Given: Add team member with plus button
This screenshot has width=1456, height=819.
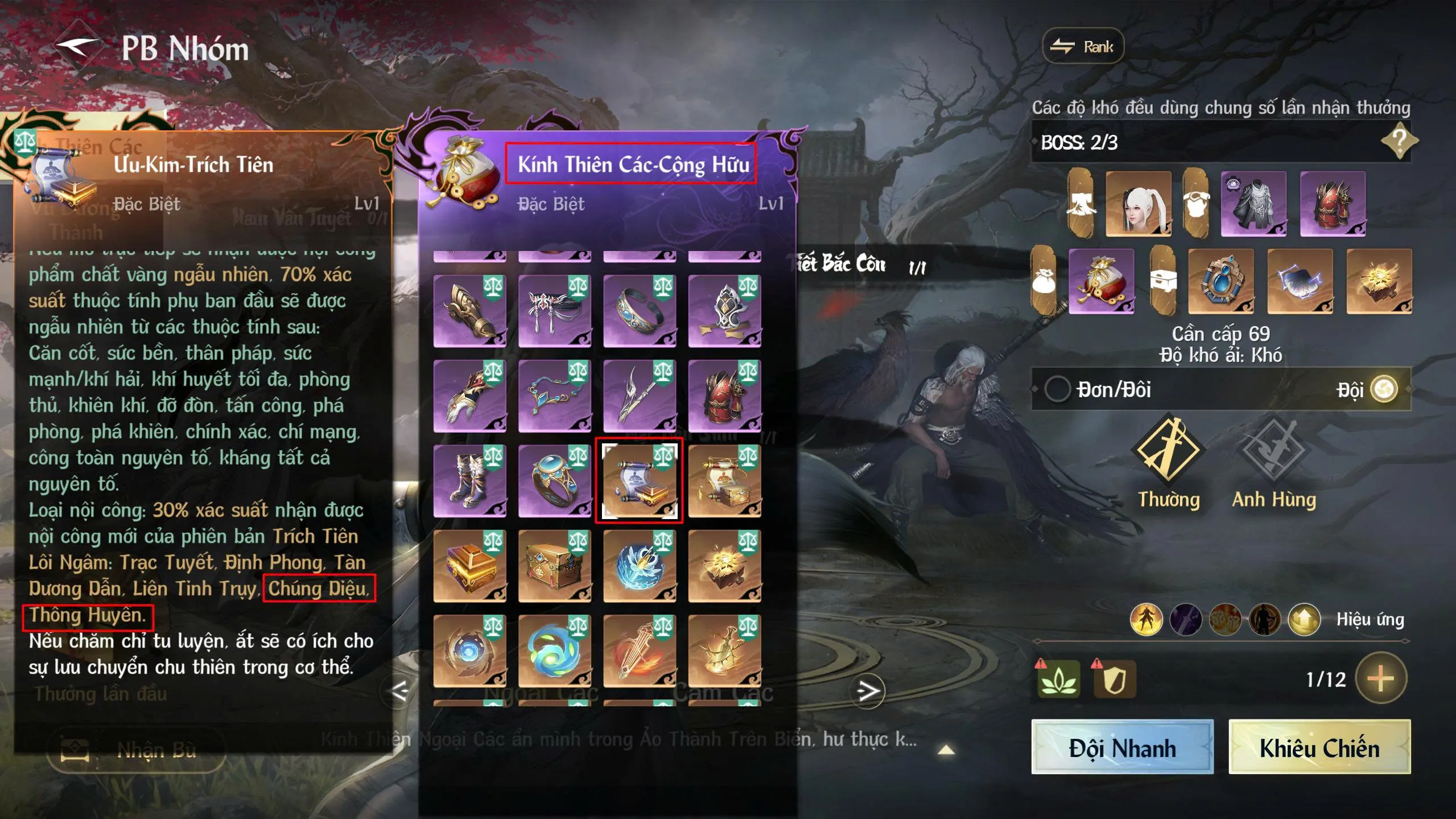Looking at the screenshot, I should coord(1380,678).
